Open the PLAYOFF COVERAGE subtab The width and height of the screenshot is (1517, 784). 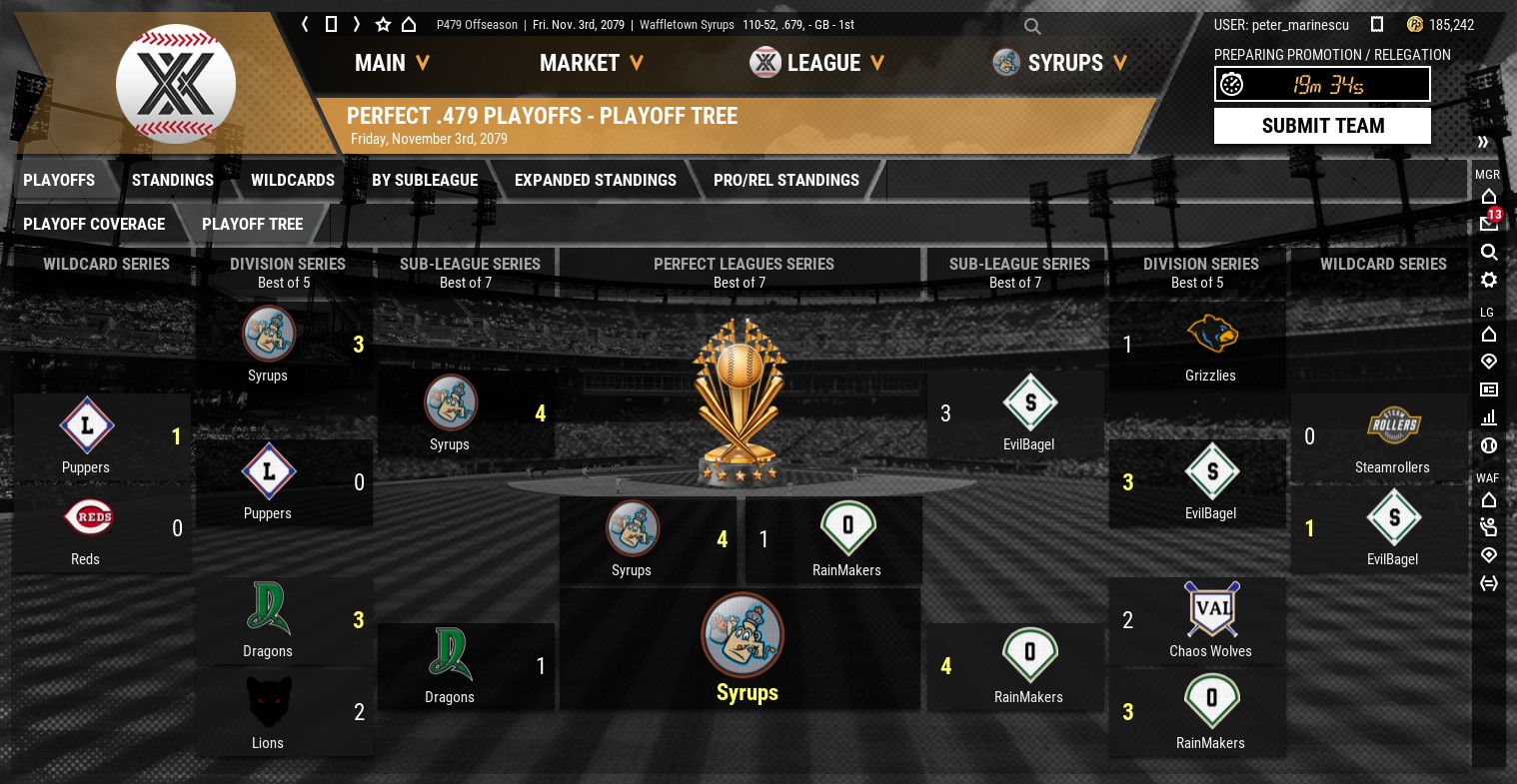pyautogui.click(x=94, y=224)
